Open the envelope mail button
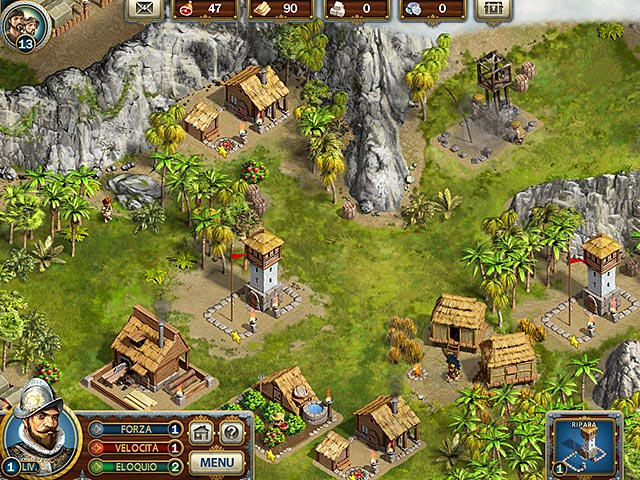 (x=146, y=9)
